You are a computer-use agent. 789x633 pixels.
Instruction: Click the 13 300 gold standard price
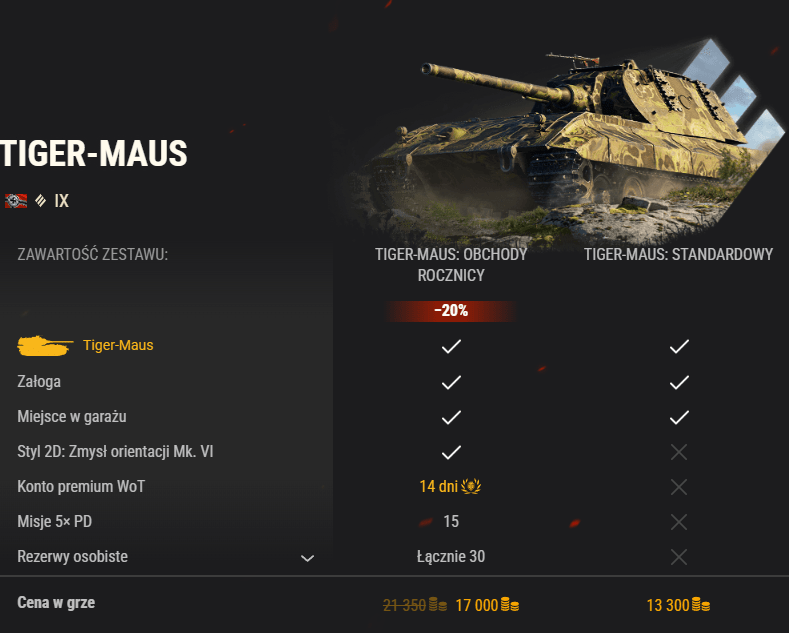678,605
